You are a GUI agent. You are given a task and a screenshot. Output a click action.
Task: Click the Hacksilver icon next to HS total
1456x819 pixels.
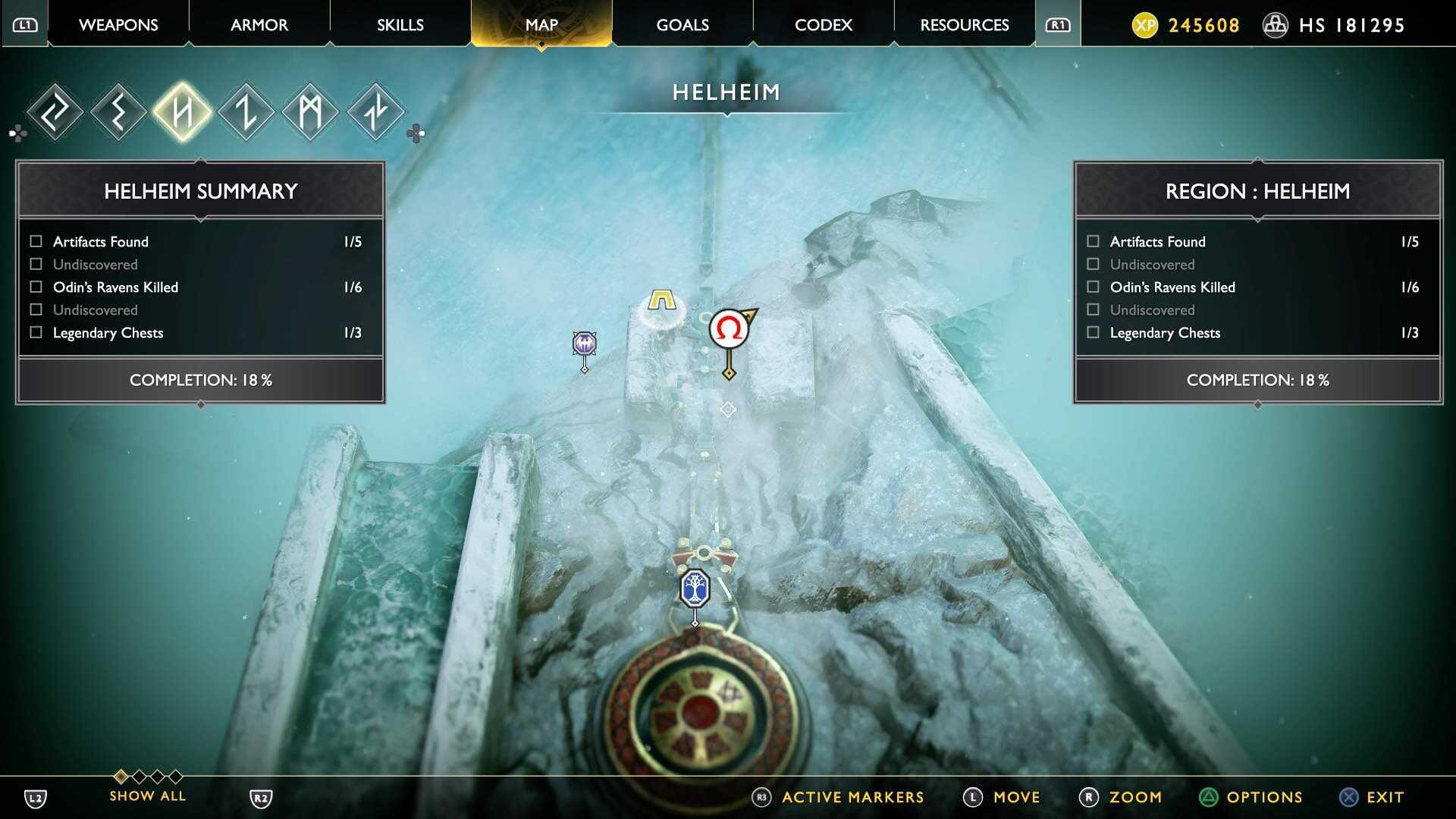coord(1275,25)
